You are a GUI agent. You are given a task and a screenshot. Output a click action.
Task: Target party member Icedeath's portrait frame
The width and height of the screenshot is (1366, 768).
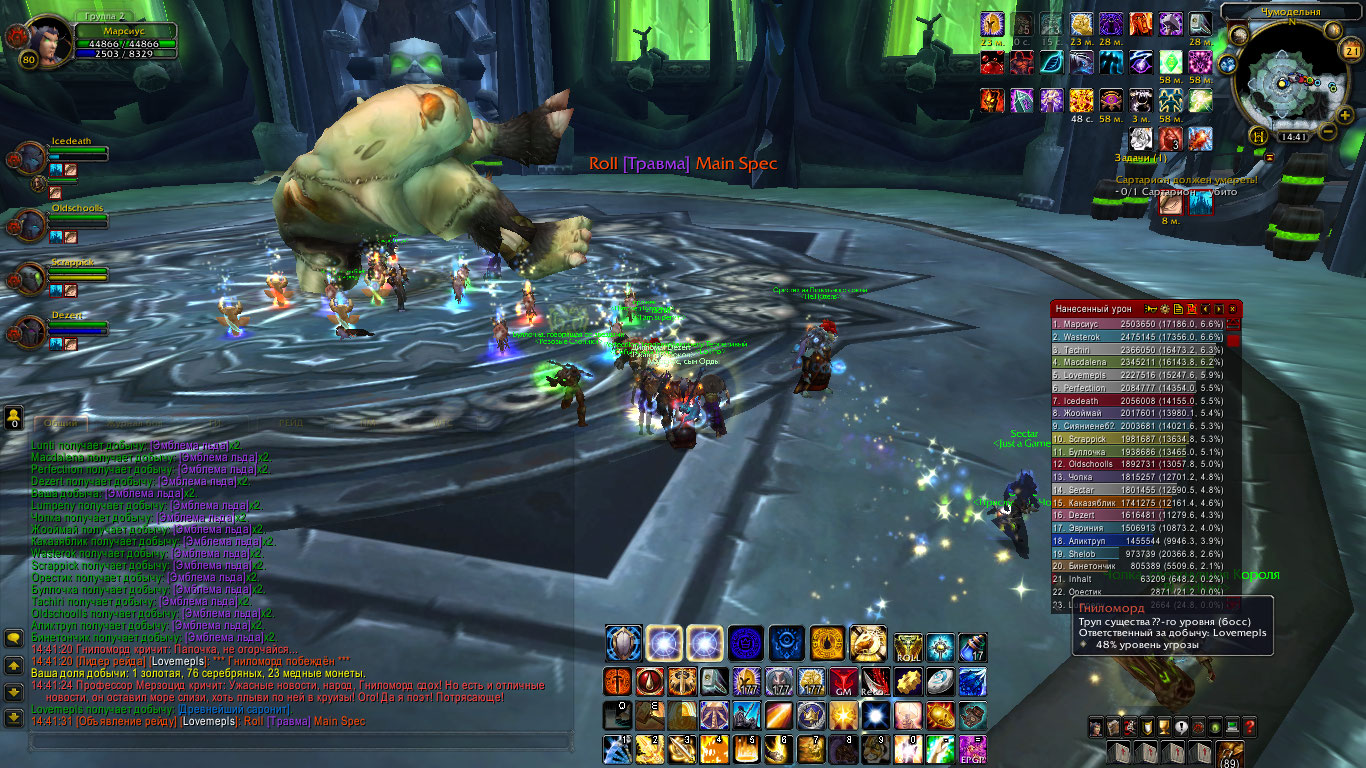pos(29,158)
